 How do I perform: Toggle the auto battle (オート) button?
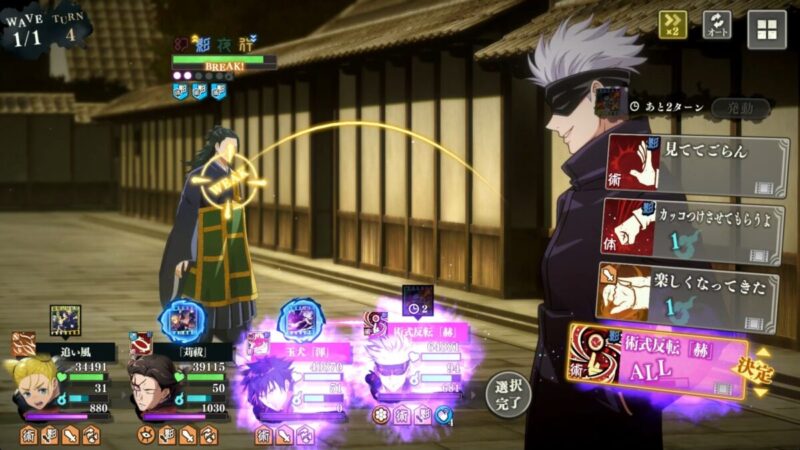point(717,26)
